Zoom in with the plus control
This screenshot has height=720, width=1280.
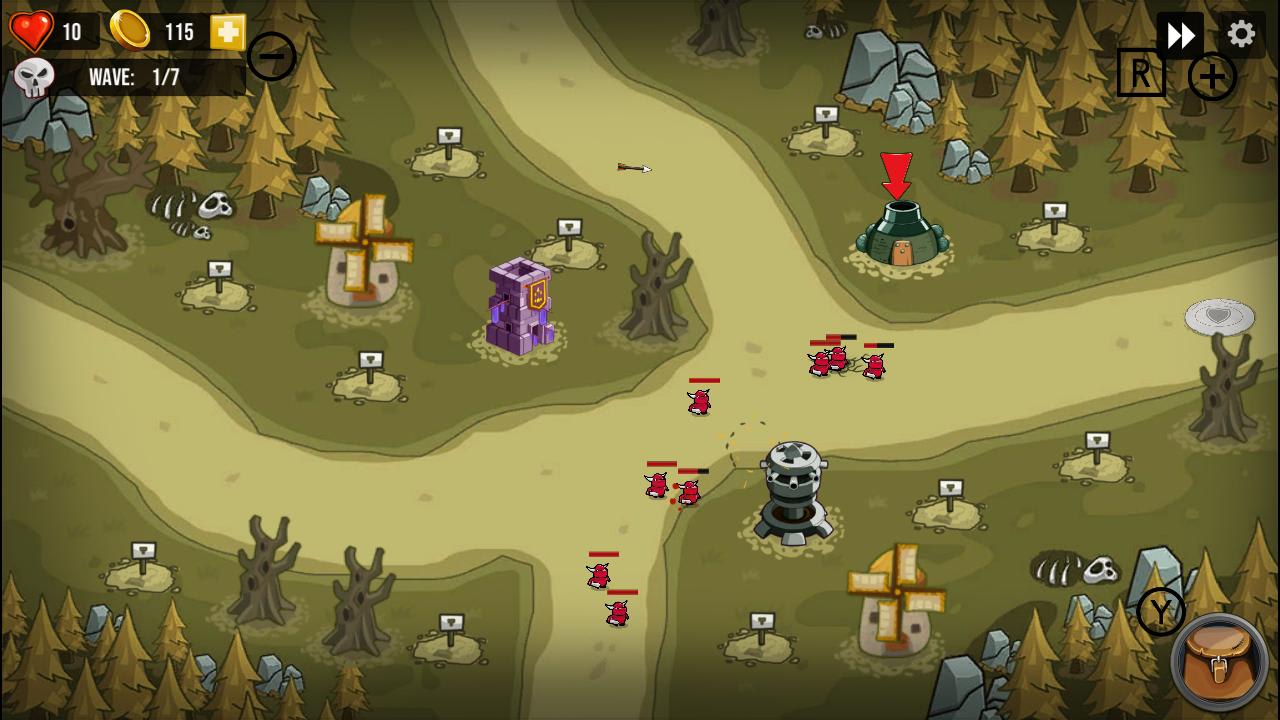[1212, 75]
